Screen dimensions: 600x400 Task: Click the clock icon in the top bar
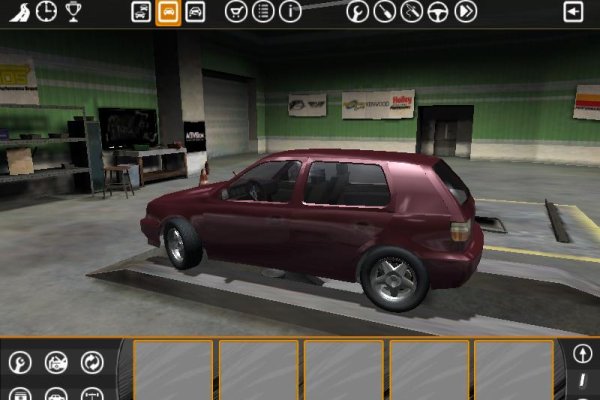point(46,12)
